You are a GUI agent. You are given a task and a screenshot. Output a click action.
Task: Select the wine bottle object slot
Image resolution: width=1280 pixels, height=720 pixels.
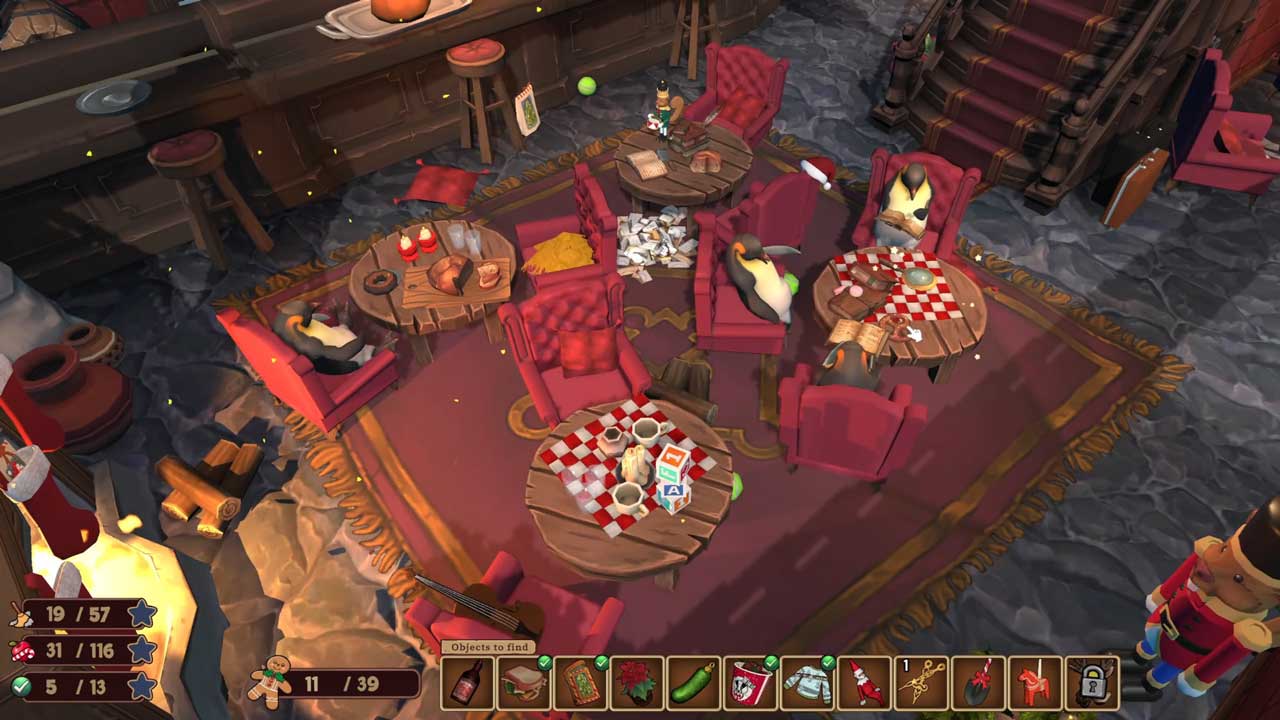pos(468,683)
